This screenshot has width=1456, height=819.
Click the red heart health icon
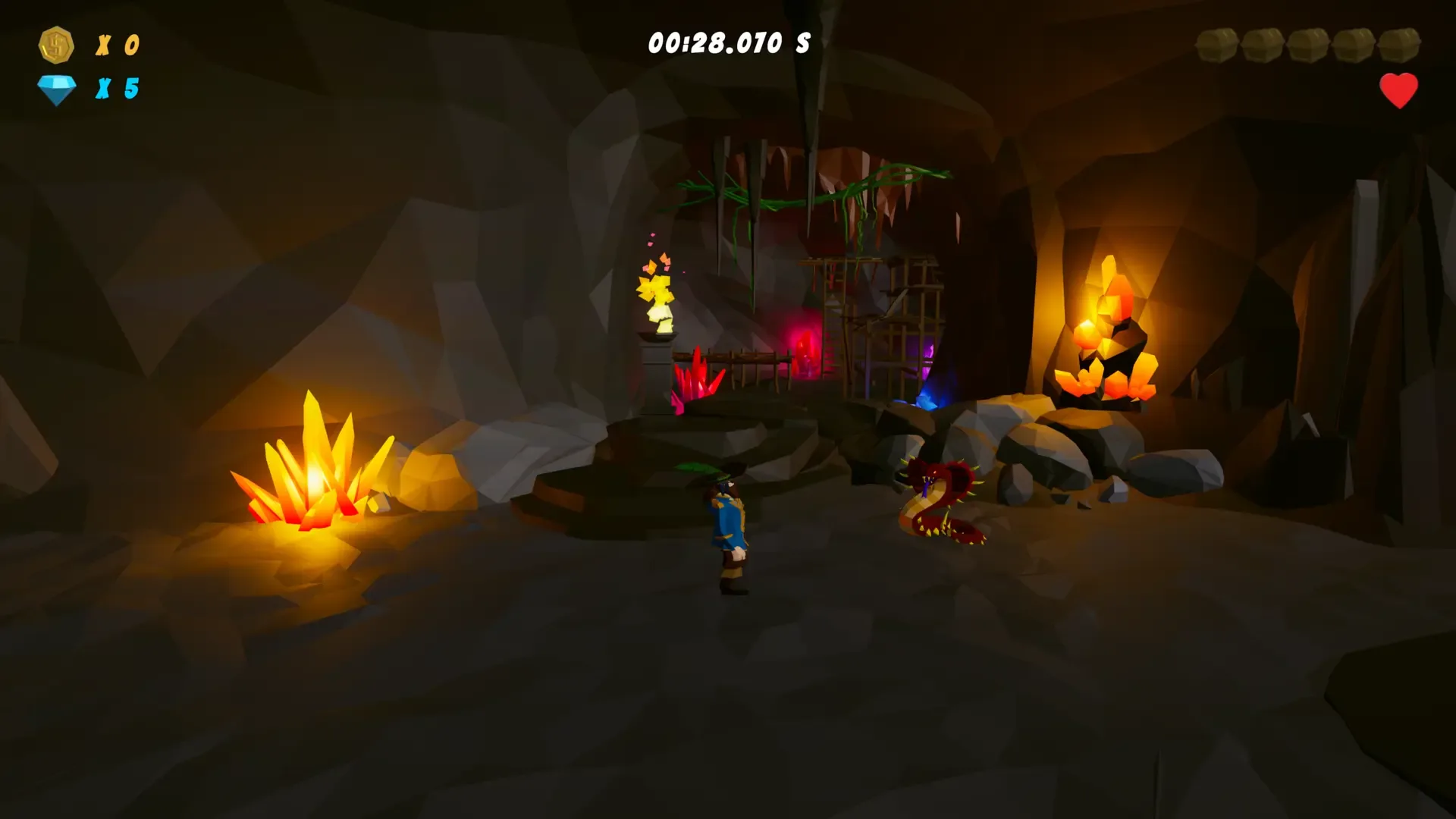click(1398, 90)
